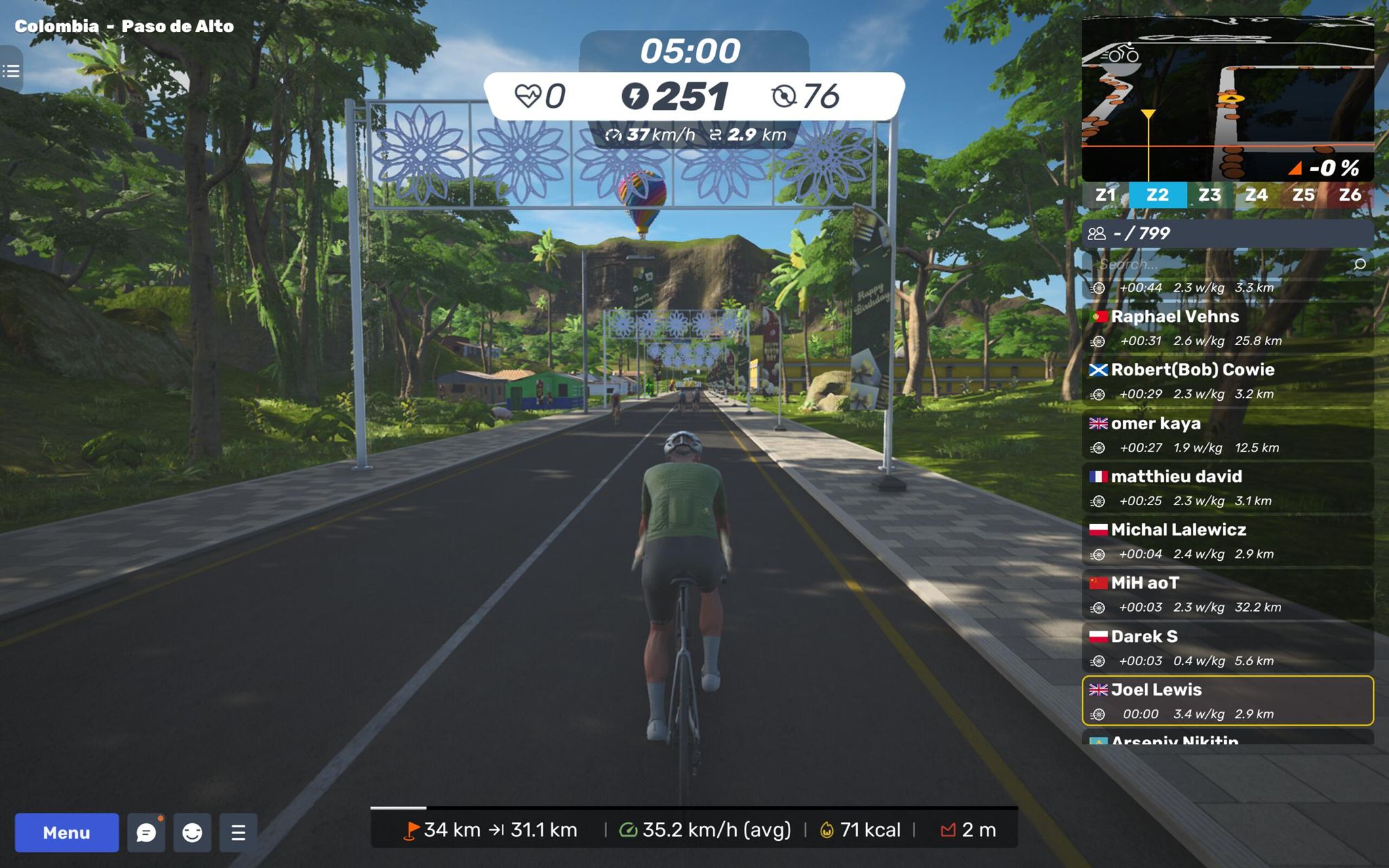Select the MiH aoT rider row
The height and width of the screenshot is (868, 1389).
coord(1227,594)
